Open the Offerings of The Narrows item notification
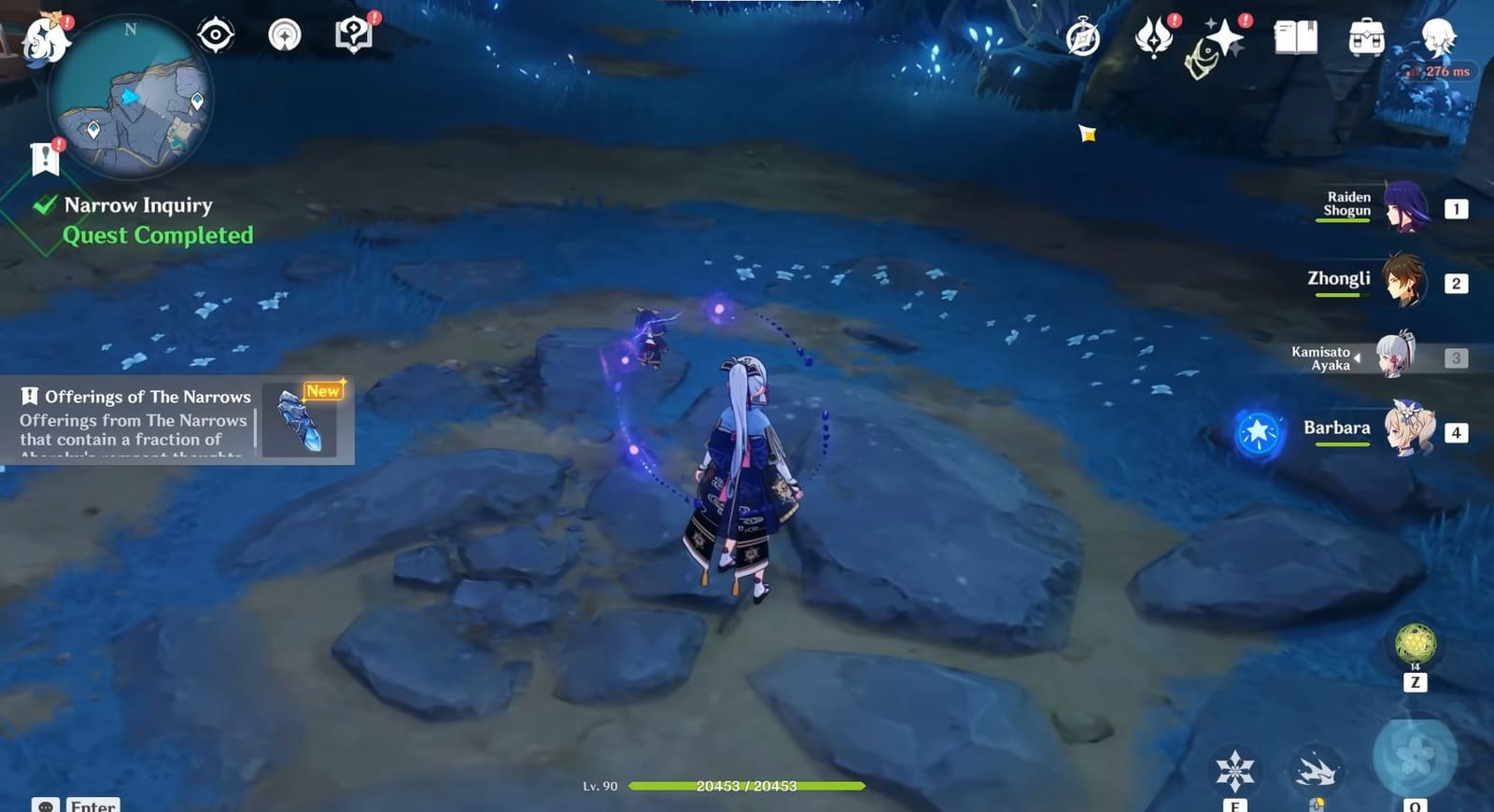This screenshot has height=812, width=1494. (x=177, y=420)
